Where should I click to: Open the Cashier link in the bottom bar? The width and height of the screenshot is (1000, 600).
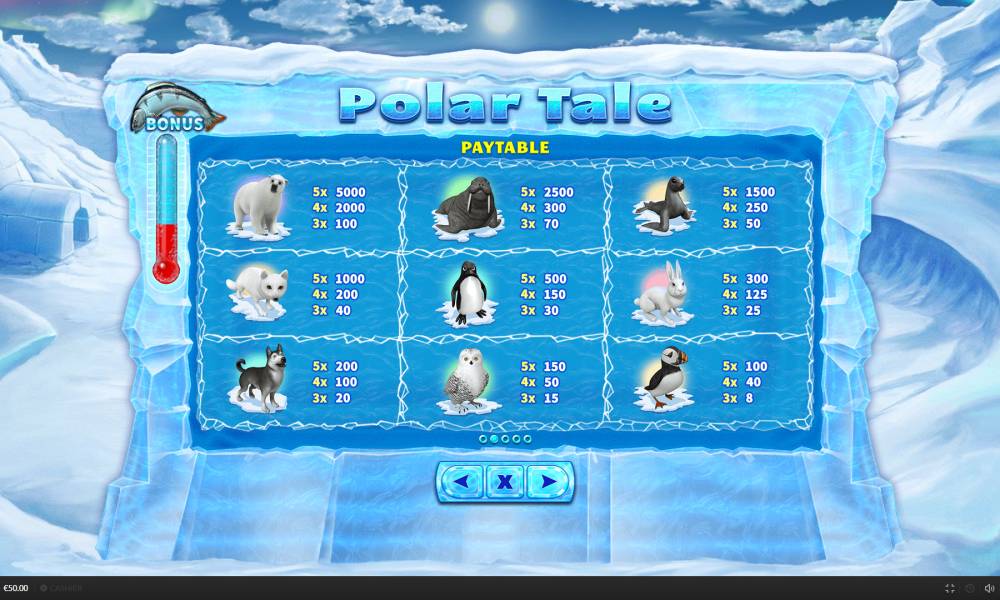[x=62, y=588]
